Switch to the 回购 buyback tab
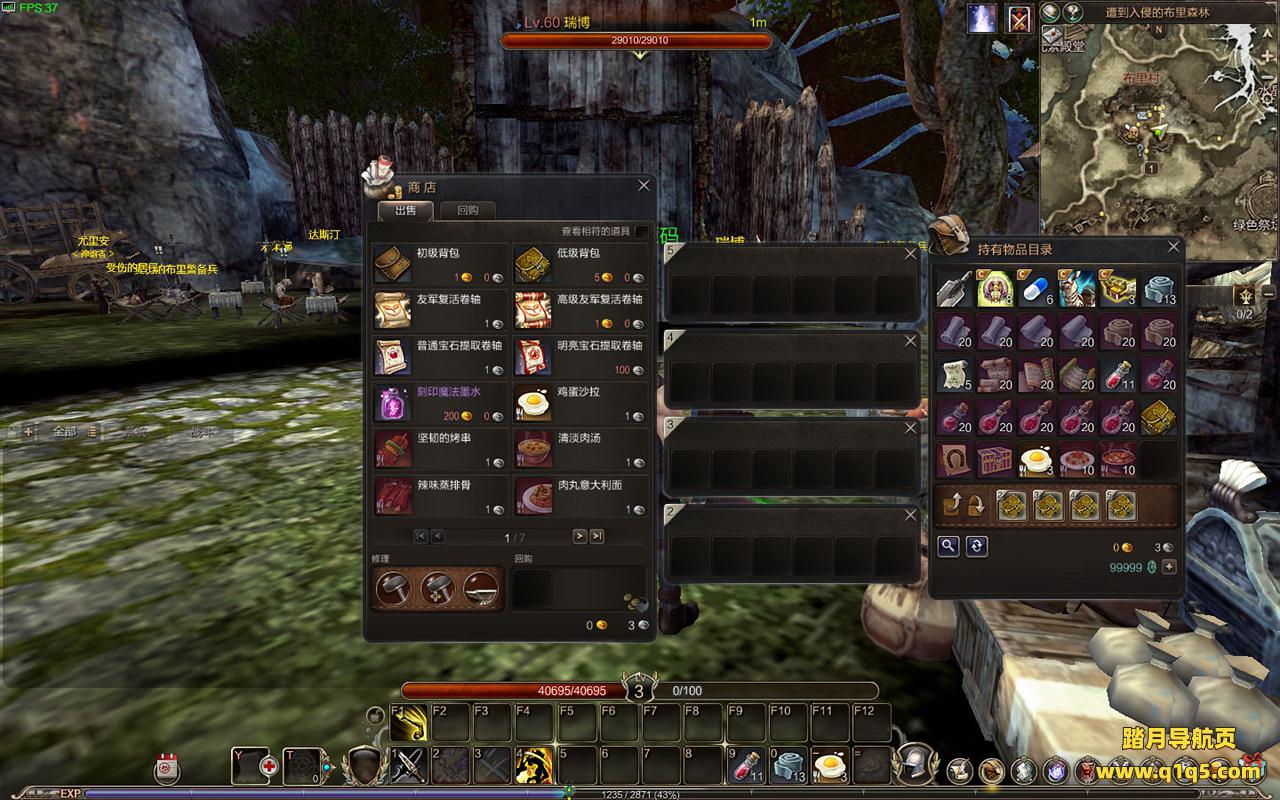The width and height of the screenshot is (1280, 800). click(x=467, y=210)
